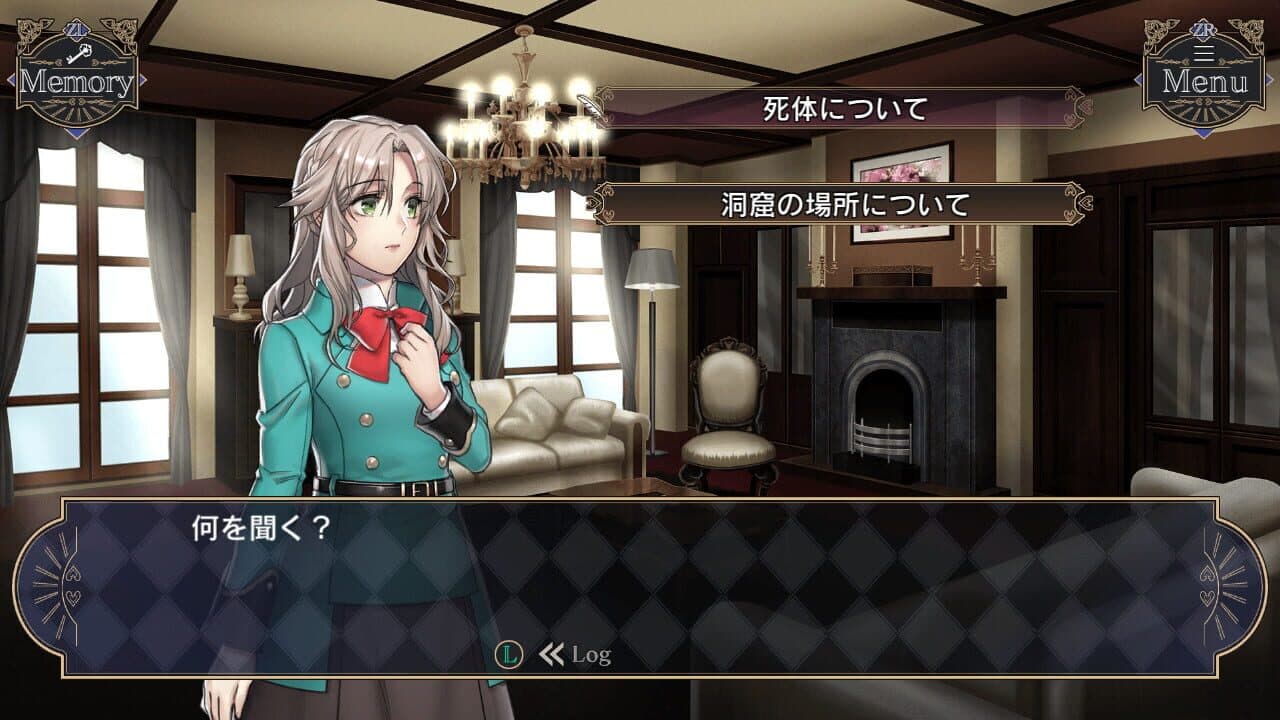Click the diamond accent right of the Menu label
The height and width of the screenshot is (720, 1280).
[x=1268, y=78]
